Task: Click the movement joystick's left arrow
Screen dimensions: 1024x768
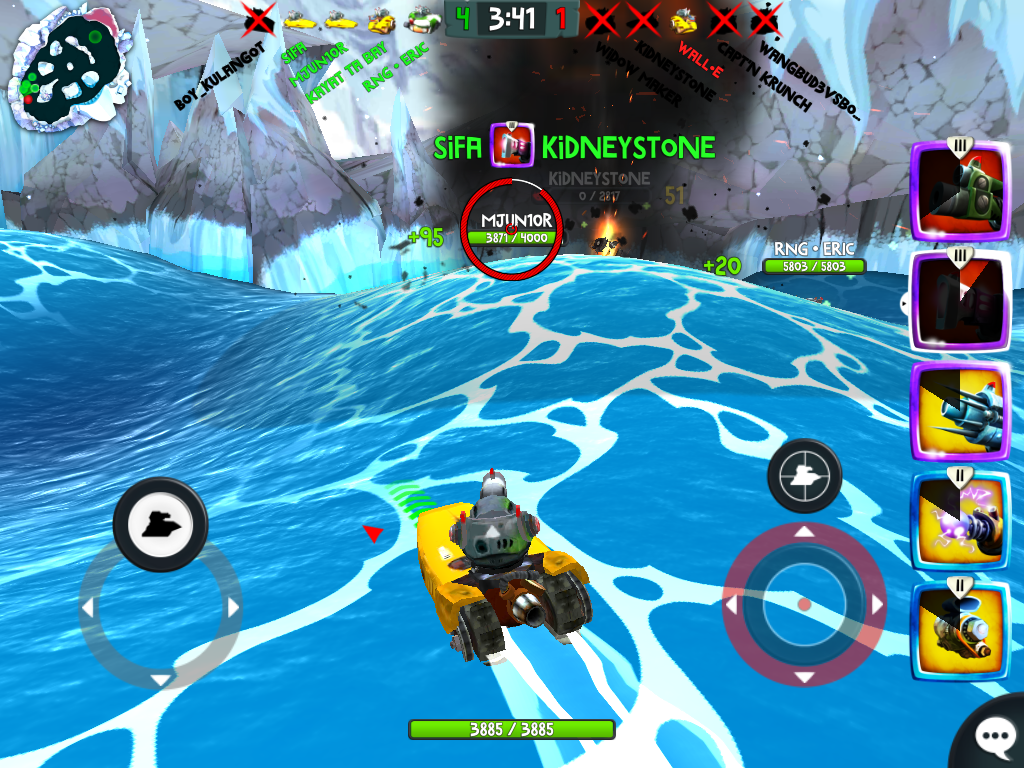Action: point(88,607)
